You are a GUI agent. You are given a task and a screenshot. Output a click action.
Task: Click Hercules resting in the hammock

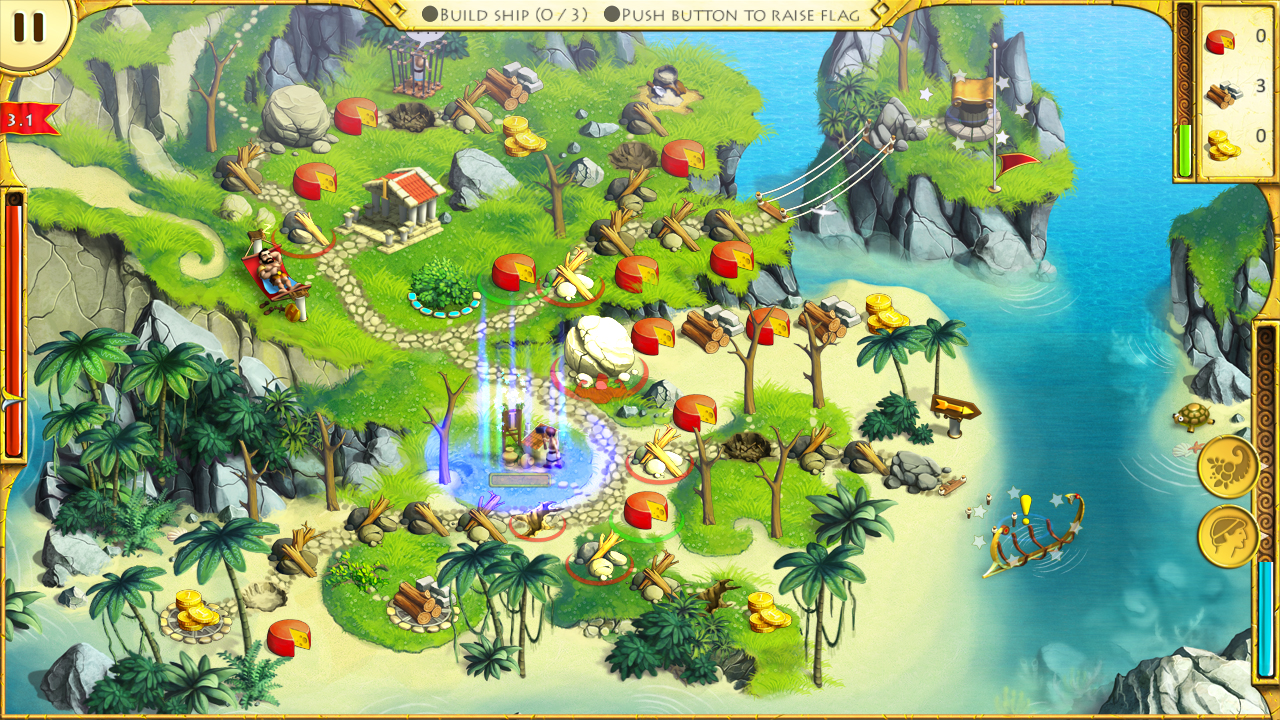(x=272, y=270)
